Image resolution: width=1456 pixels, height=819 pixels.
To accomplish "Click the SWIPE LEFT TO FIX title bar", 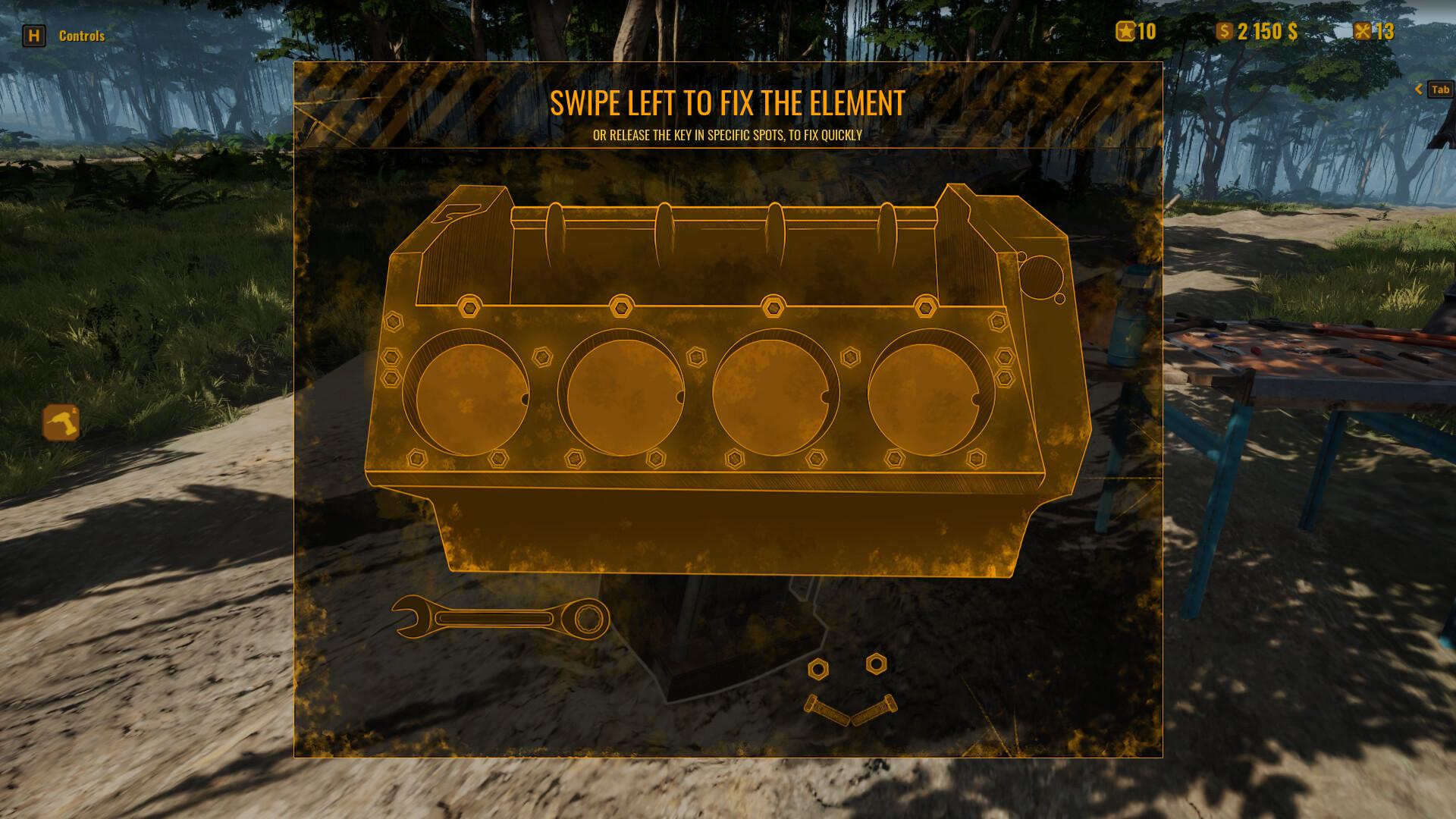I will click(727, 102).
